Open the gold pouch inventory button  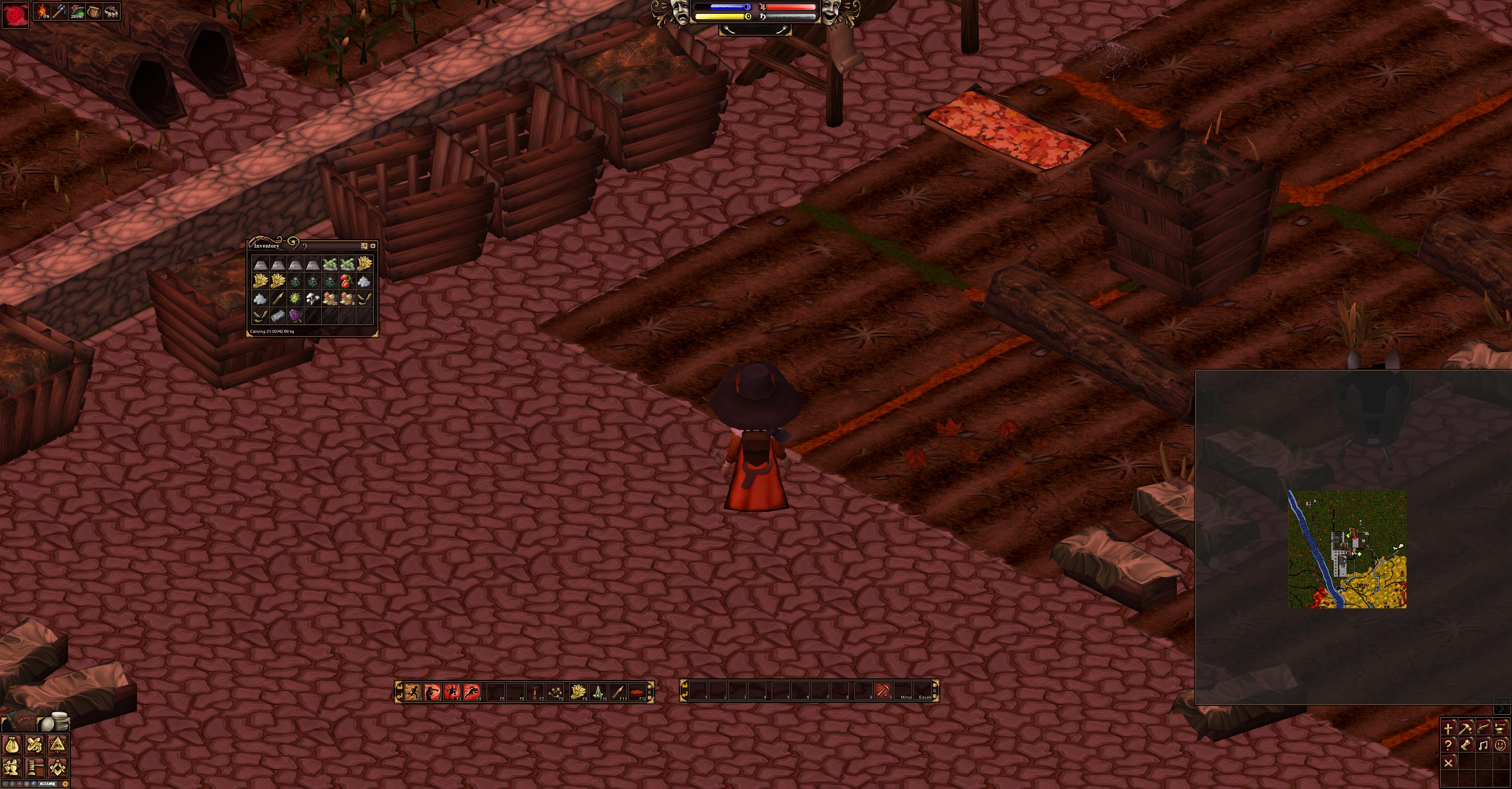(12, 745)
